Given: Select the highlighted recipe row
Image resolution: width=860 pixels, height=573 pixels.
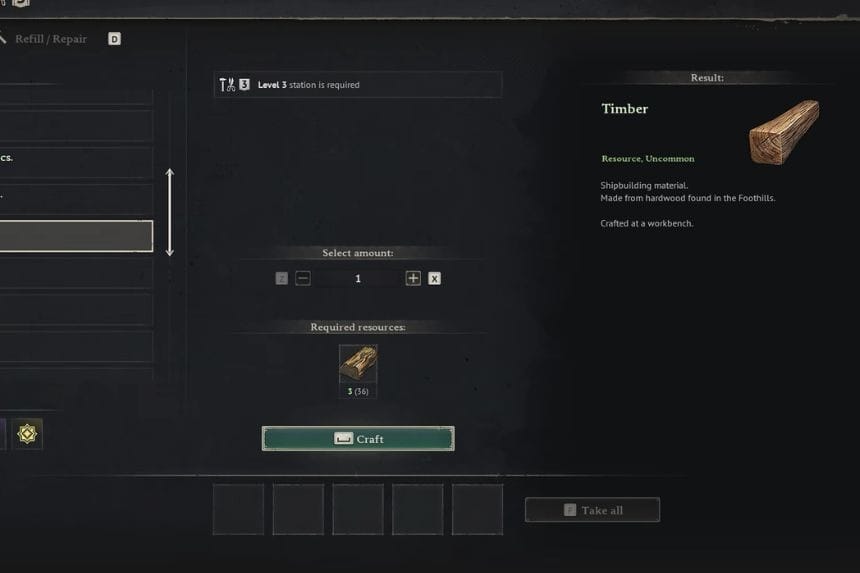Looking at the screenshot, I should [x=76, y=236].
